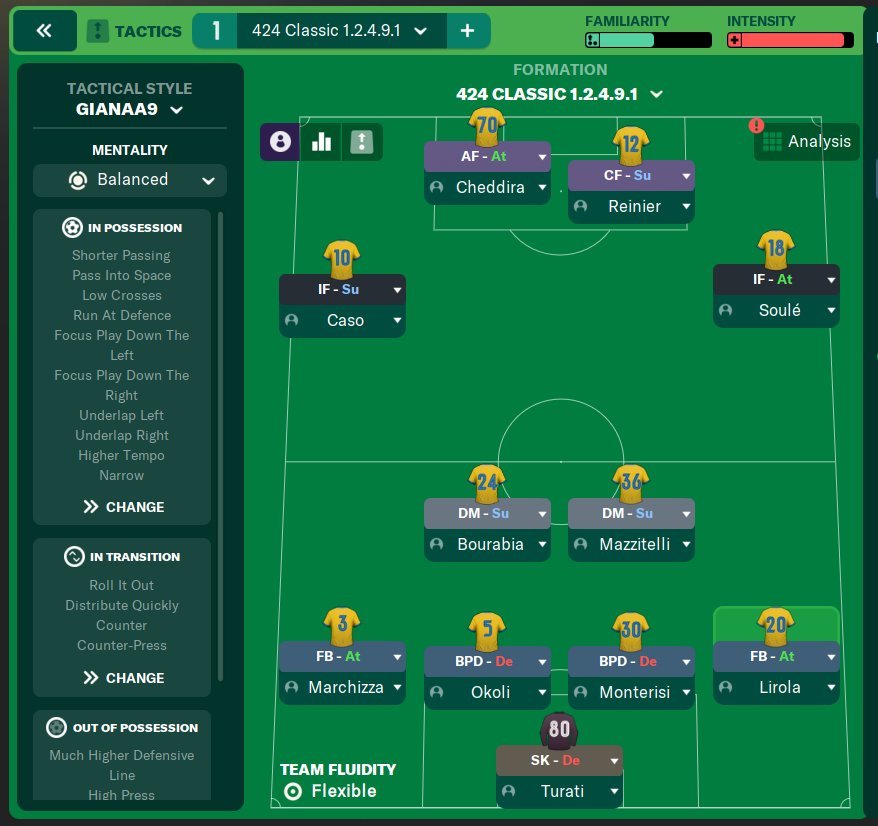Open Caso's IF role dropdown
The width and height of the screenshot is (878, 826).
398,290
